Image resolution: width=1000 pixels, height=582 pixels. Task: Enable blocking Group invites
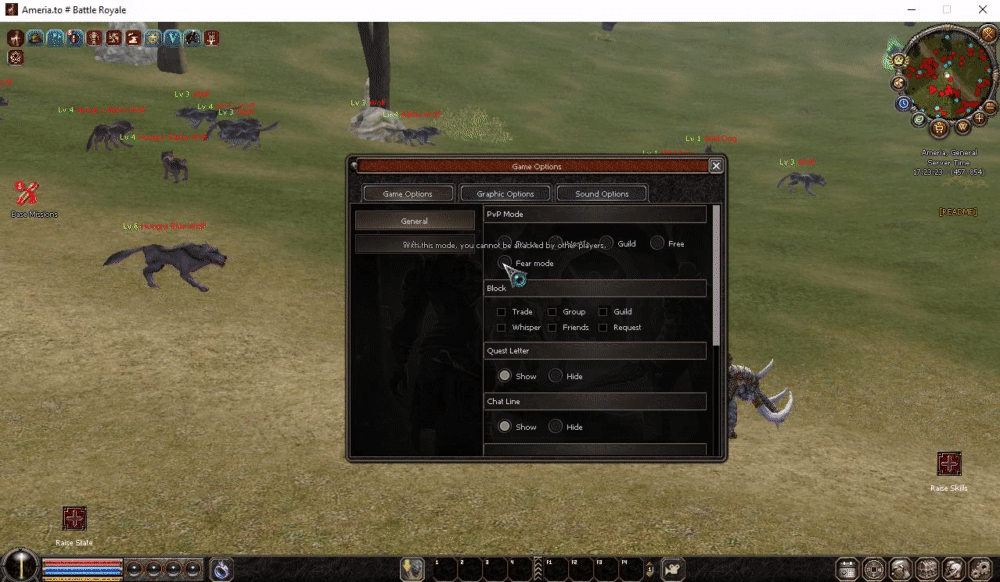click(x=552, y=312)
